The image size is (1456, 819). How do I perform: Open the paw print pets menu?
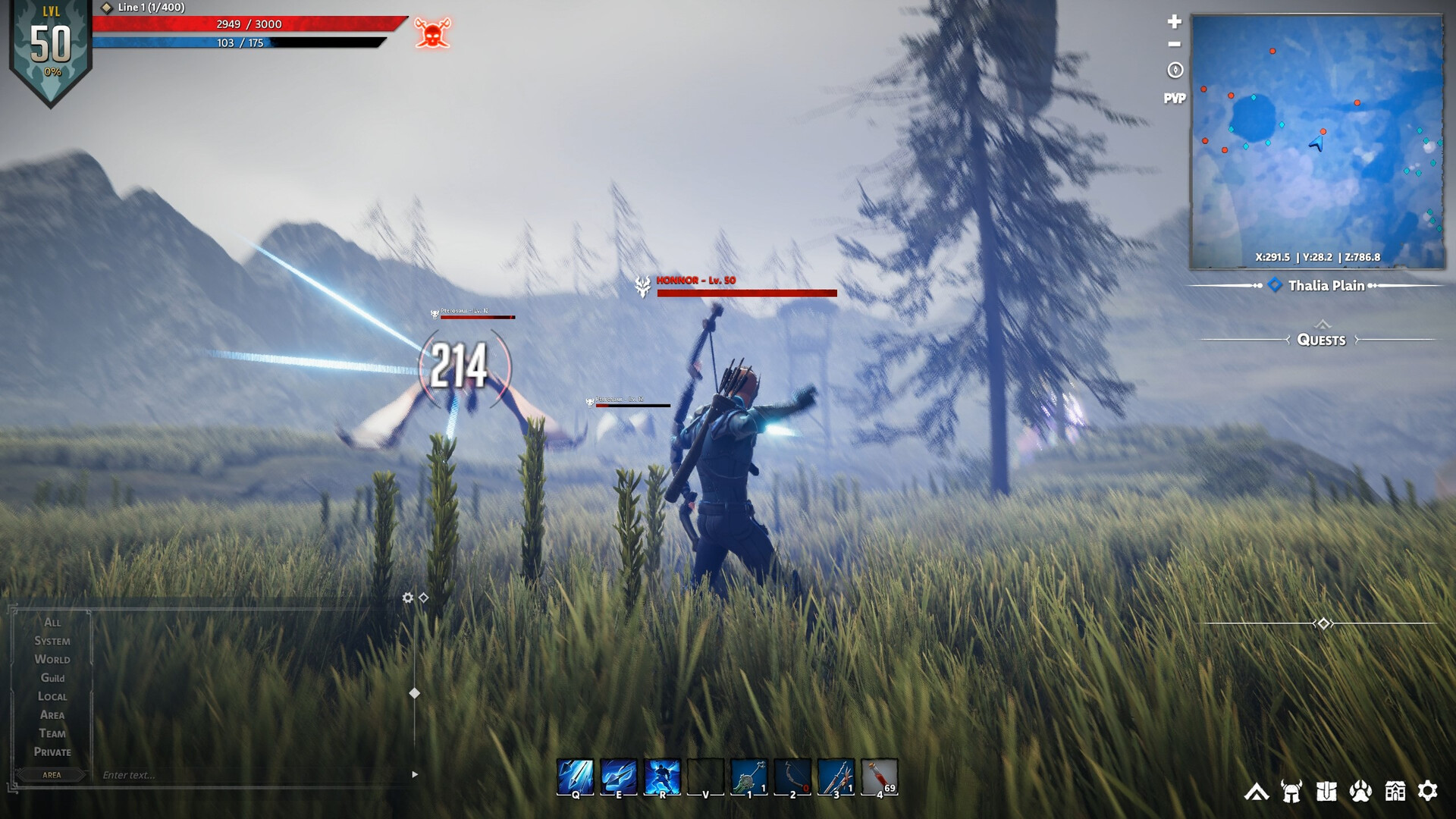tap(1360, 792)
